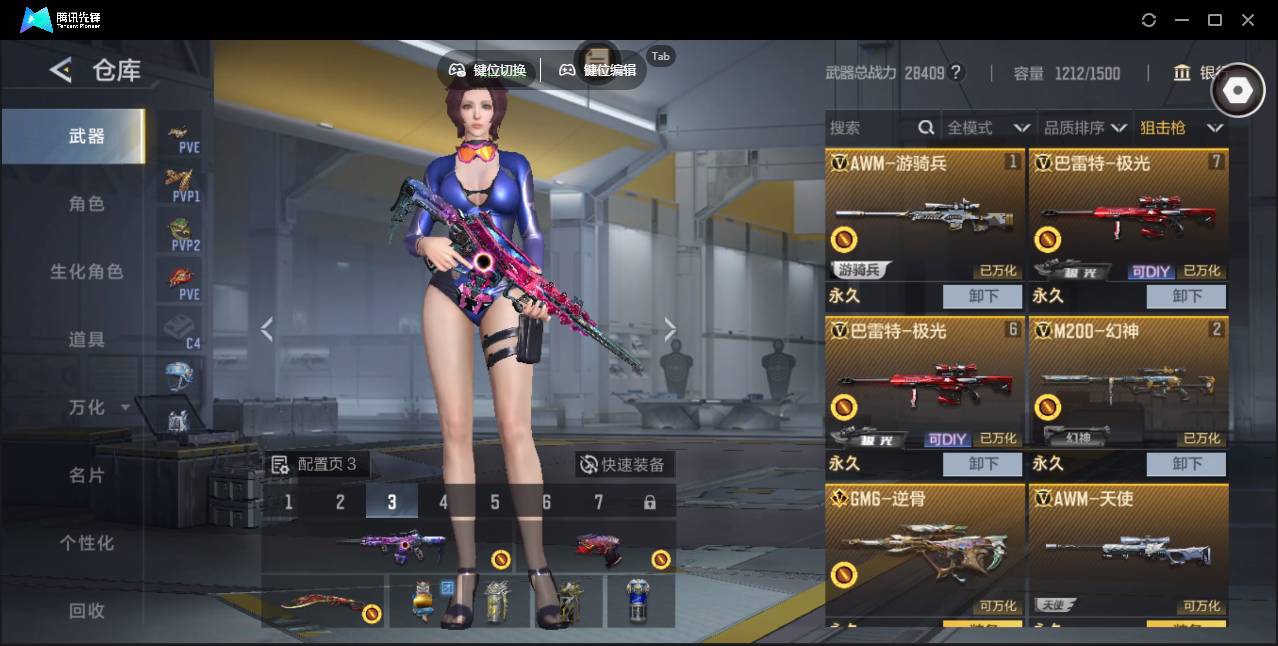Go to the 回收 section
Screen dimensions: 1278x646
86,611
